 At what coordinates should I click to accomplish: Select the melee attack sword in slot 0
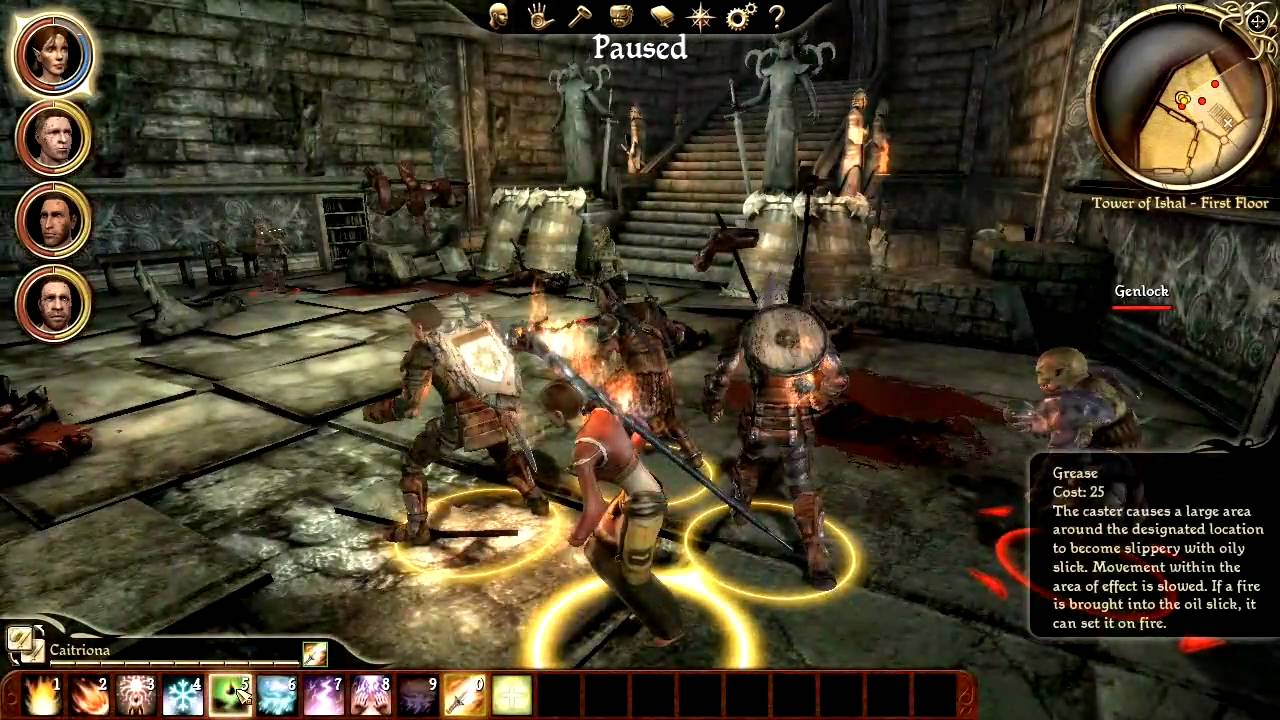[465, 693]
